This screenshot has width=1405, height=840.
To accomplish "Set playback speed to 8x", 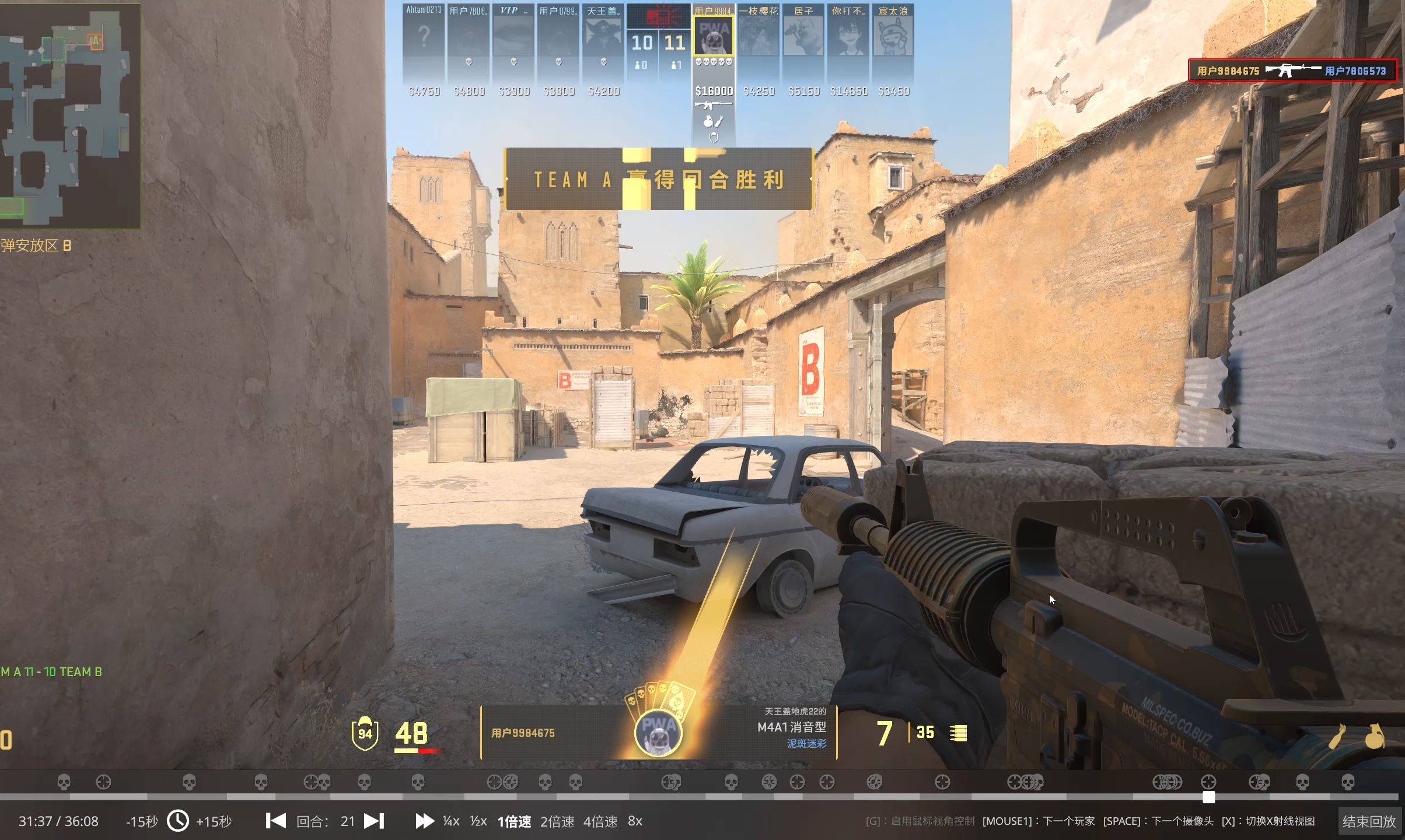I will (635, 821).
